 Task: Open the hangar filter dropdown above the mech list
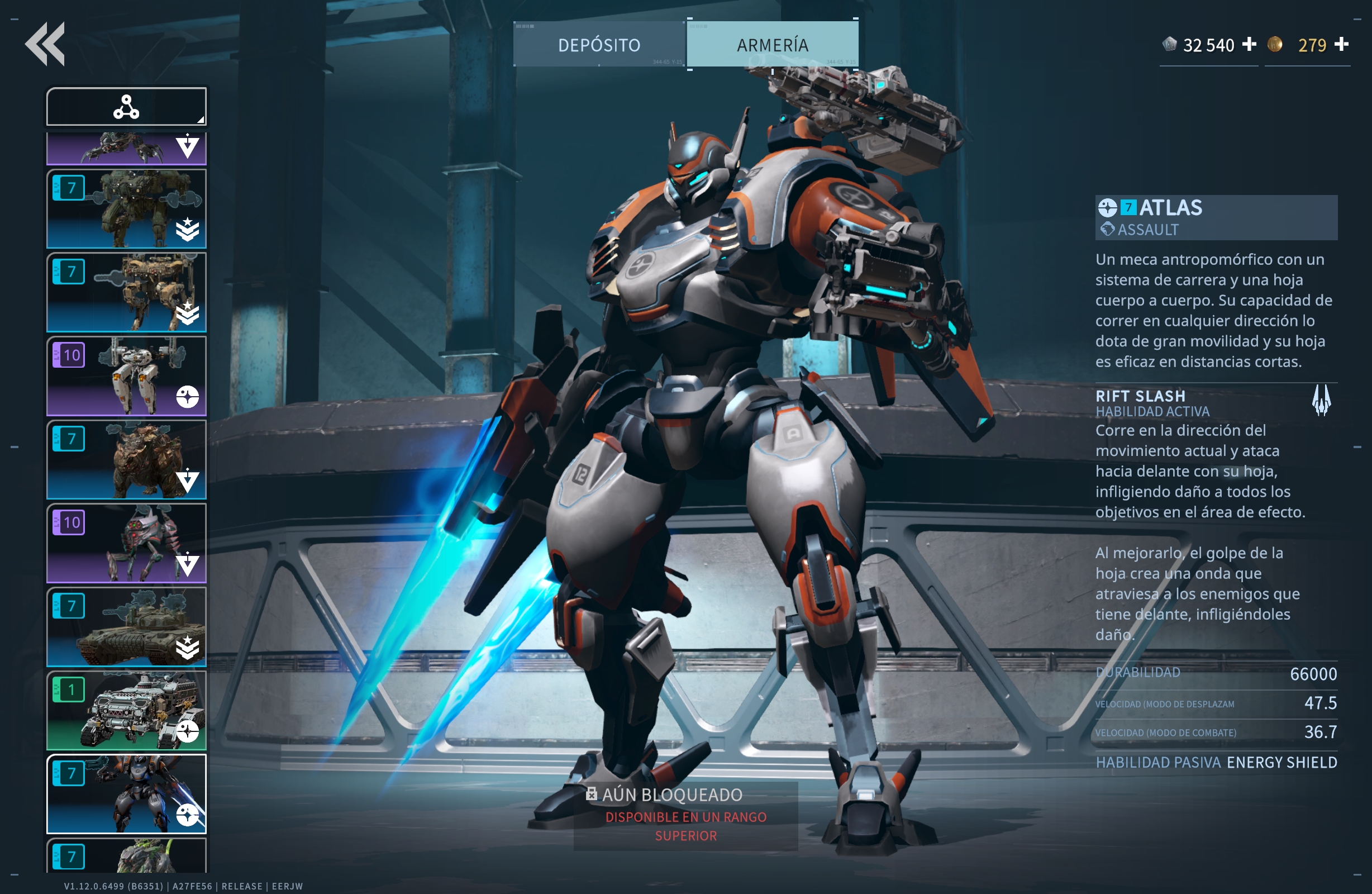coord(126,106)
